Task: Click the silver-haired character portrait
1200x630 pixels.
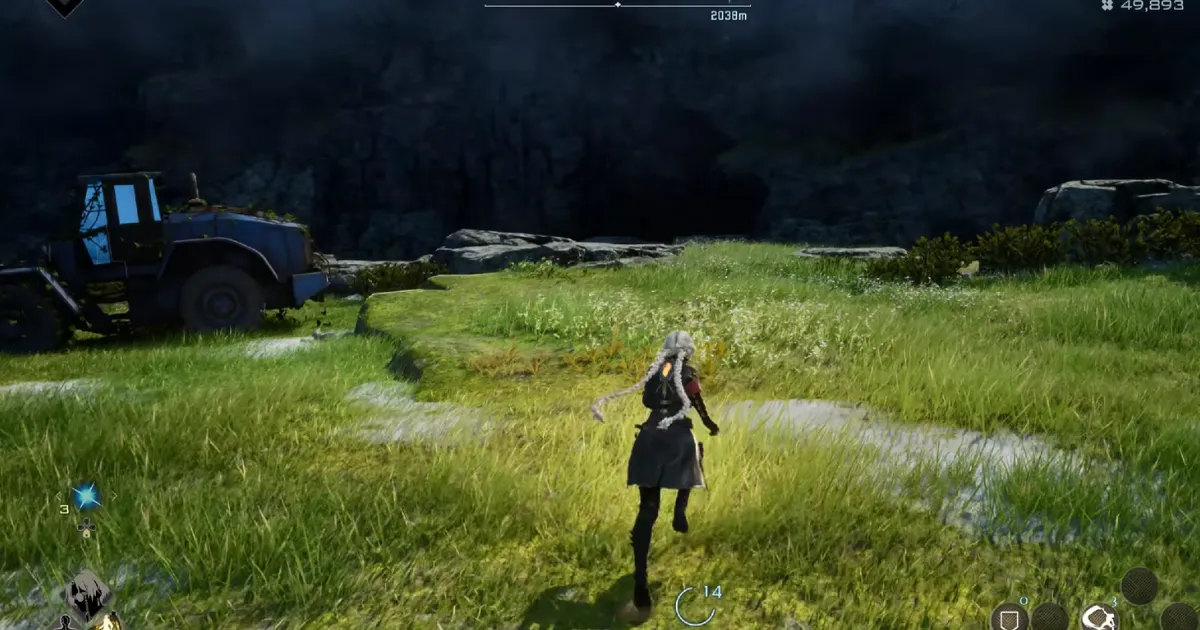Action: click(x=88, y=596)
